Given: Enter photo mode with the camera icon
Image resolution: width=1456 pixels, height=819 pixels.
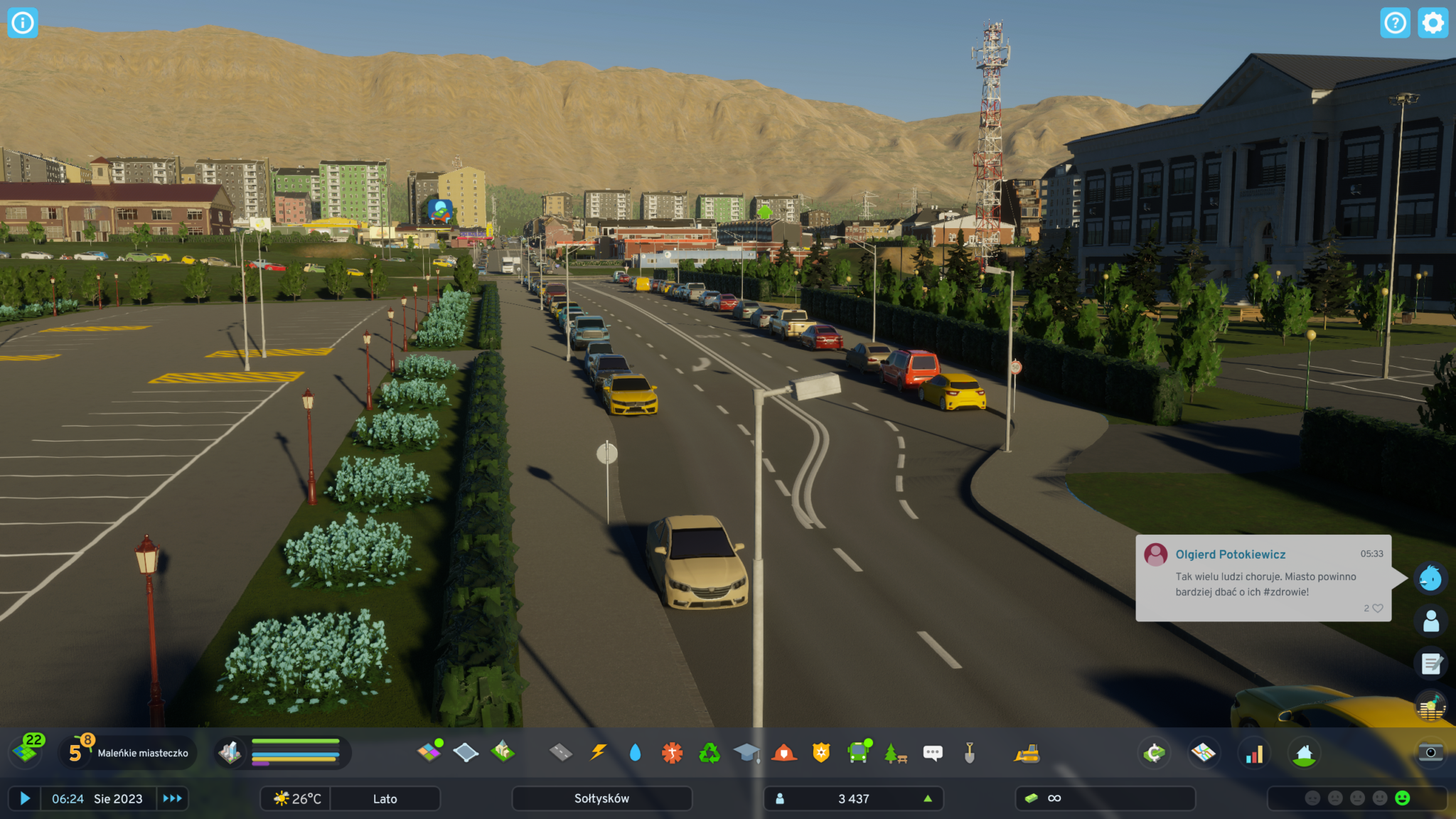Looking at the screenshot, I should 1430,753.
